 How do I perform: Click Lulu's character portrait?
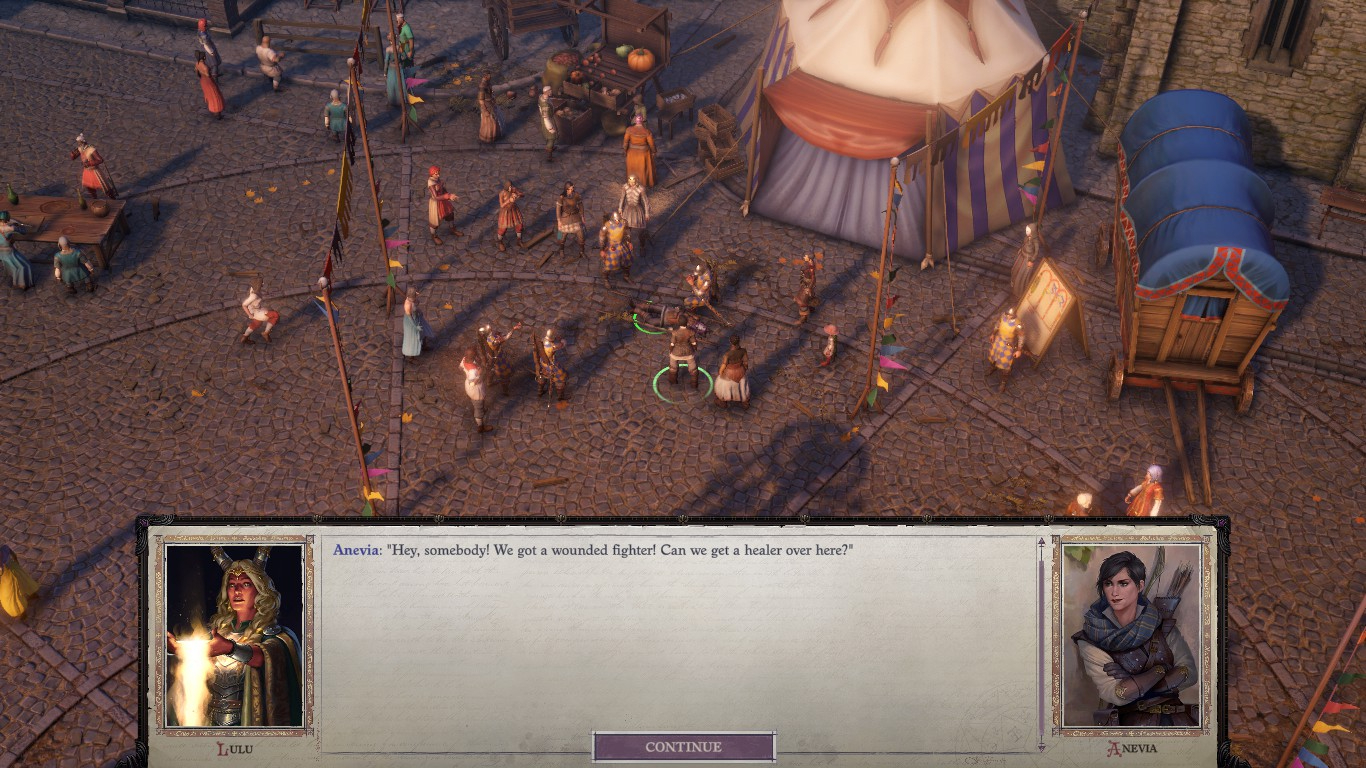[235, 635]
